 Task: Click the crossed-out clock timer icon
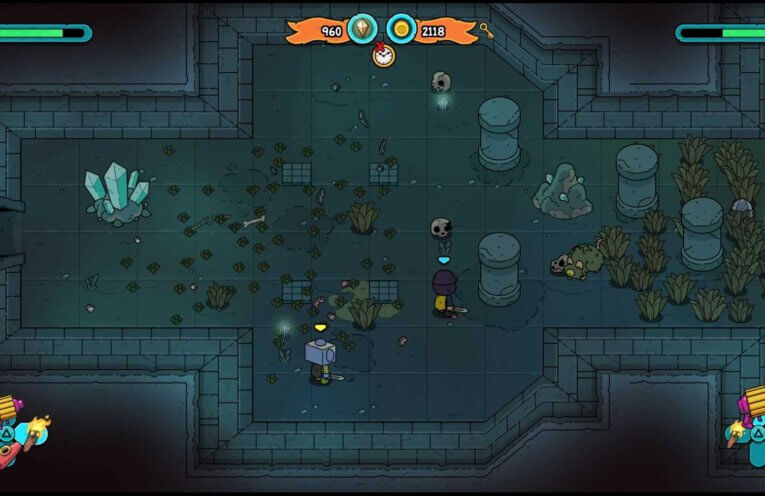point(383,55)
